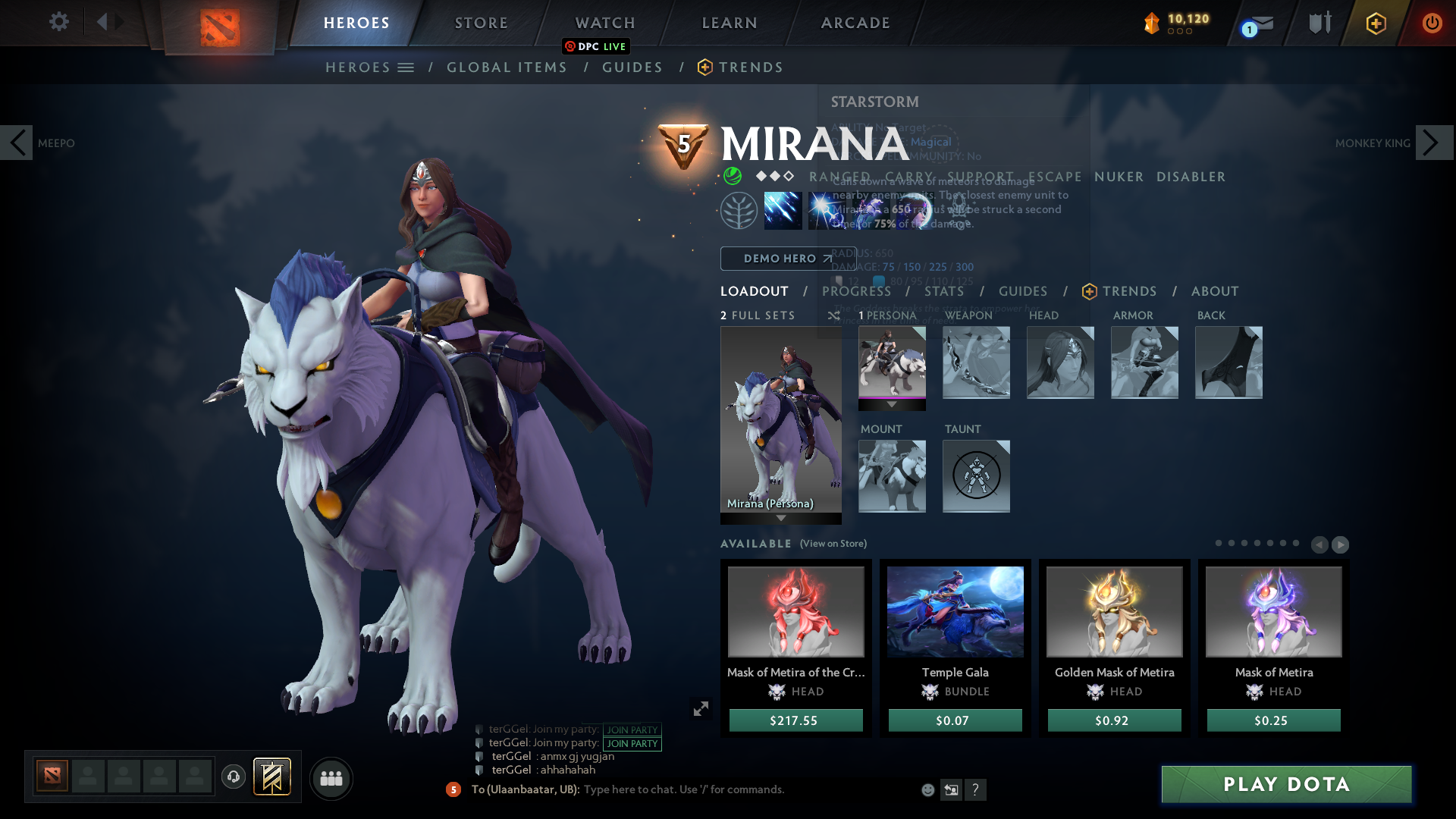Click the expand arrows on hero preview
The image size is (1456, 819).
click(x=701, y=708)
